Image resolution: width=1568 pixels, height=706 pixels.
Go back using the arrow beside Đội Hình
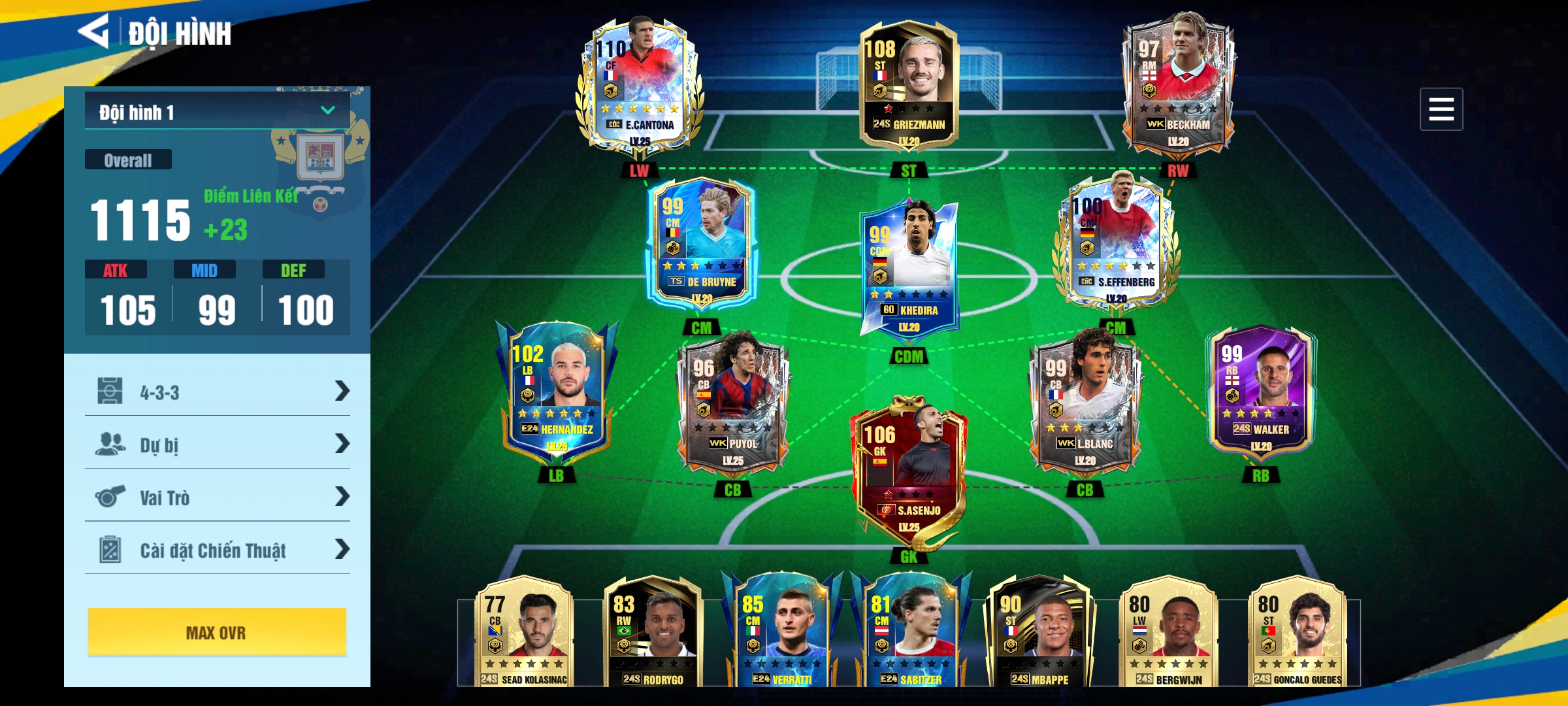(93, 31)
